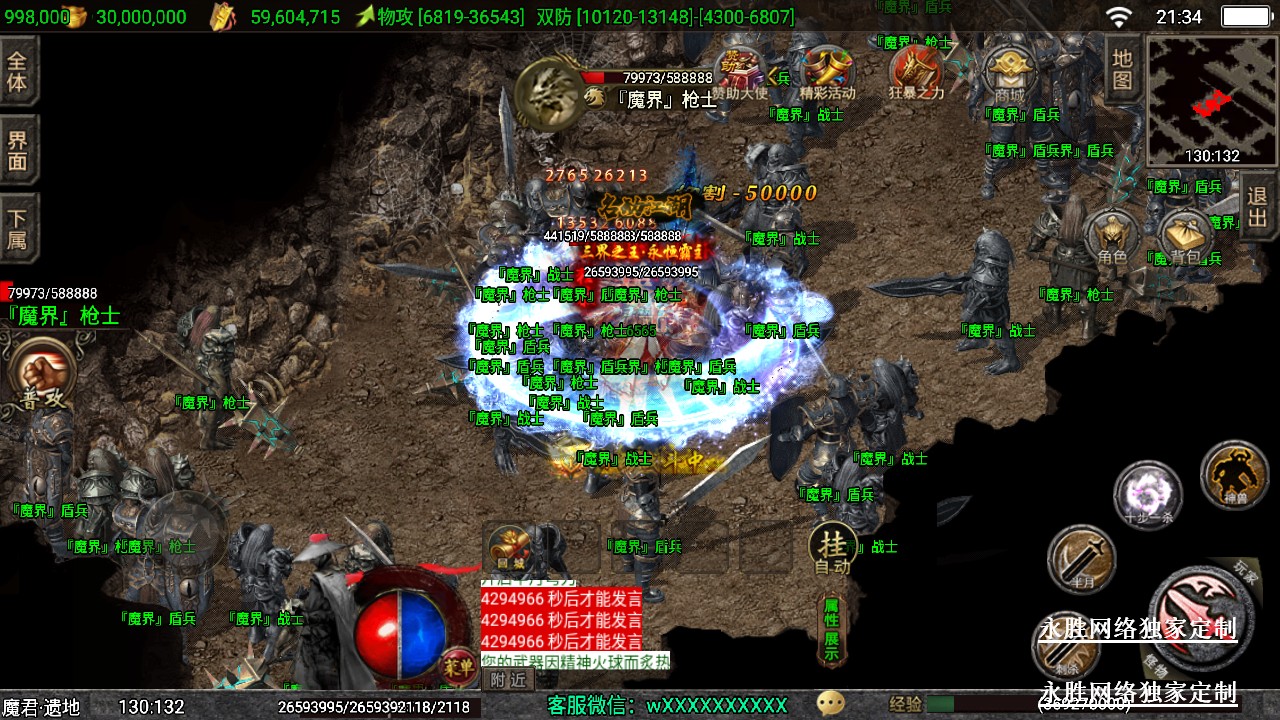Screen dimensions: 1280x720
Task: Use the 半月 sword skill
Action: click(x=1081, y=558)
